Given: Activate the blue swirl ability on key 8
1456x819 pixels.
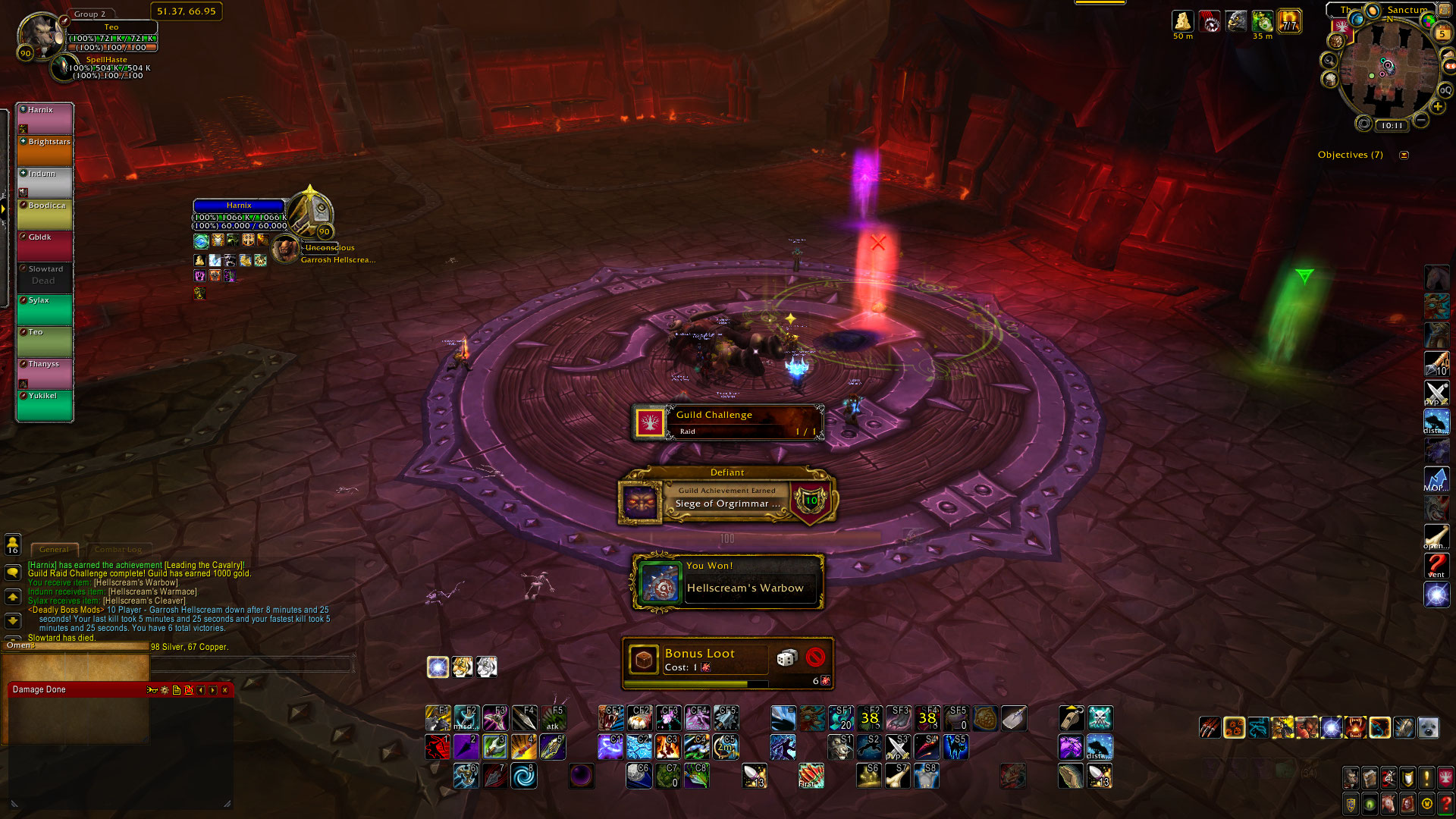Looking at the screenshot, I should point(523,776).
